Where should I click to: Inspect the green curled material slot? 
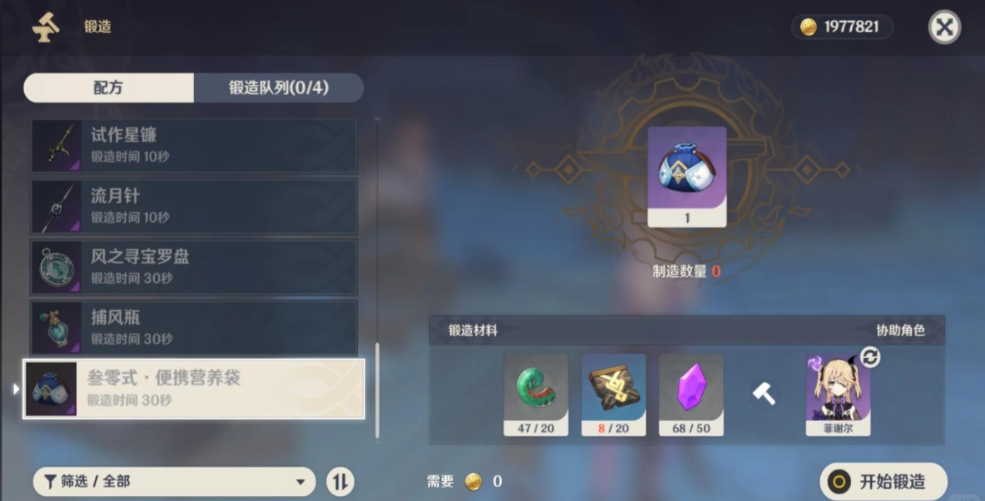tap(535, 395)
